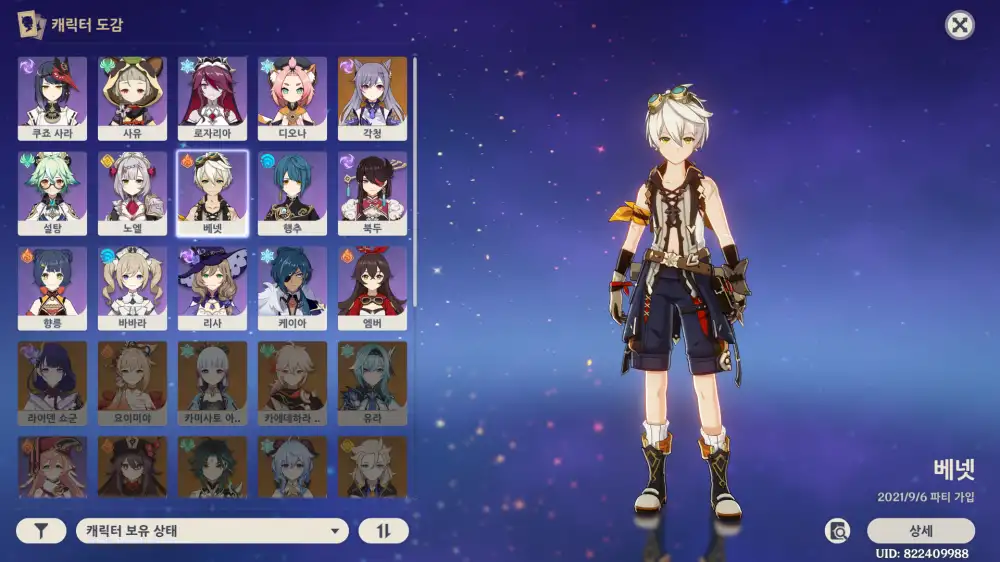Select the 쿠조 사라 character card

[x=52, y=98]
